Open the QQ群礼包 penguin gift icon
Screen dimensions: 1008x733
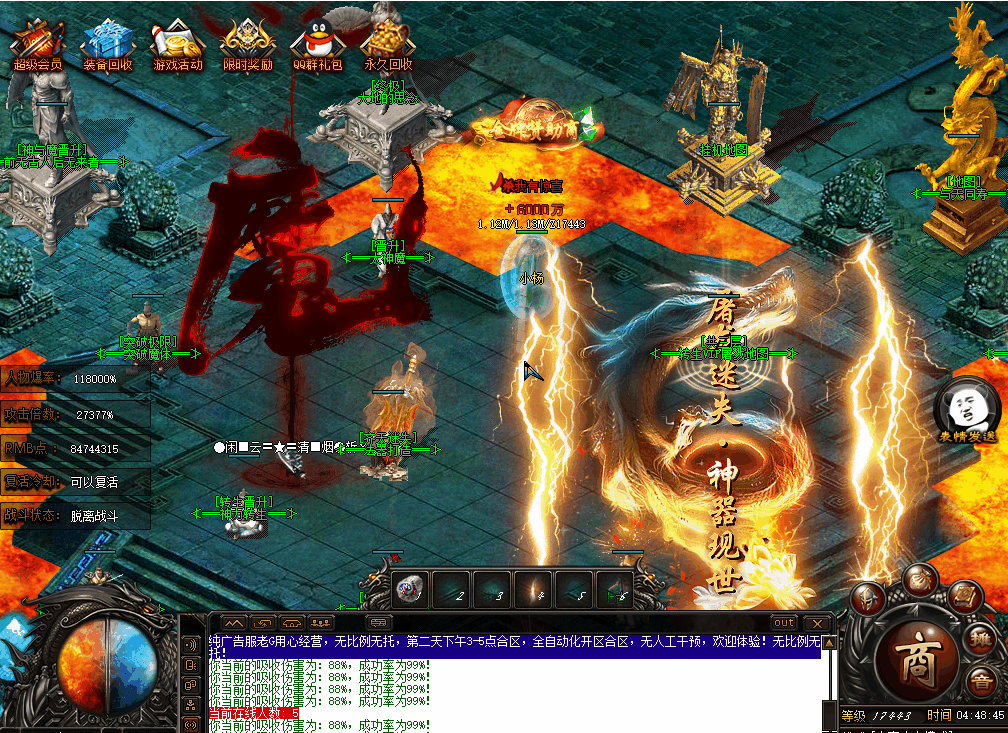click(316, 40)
